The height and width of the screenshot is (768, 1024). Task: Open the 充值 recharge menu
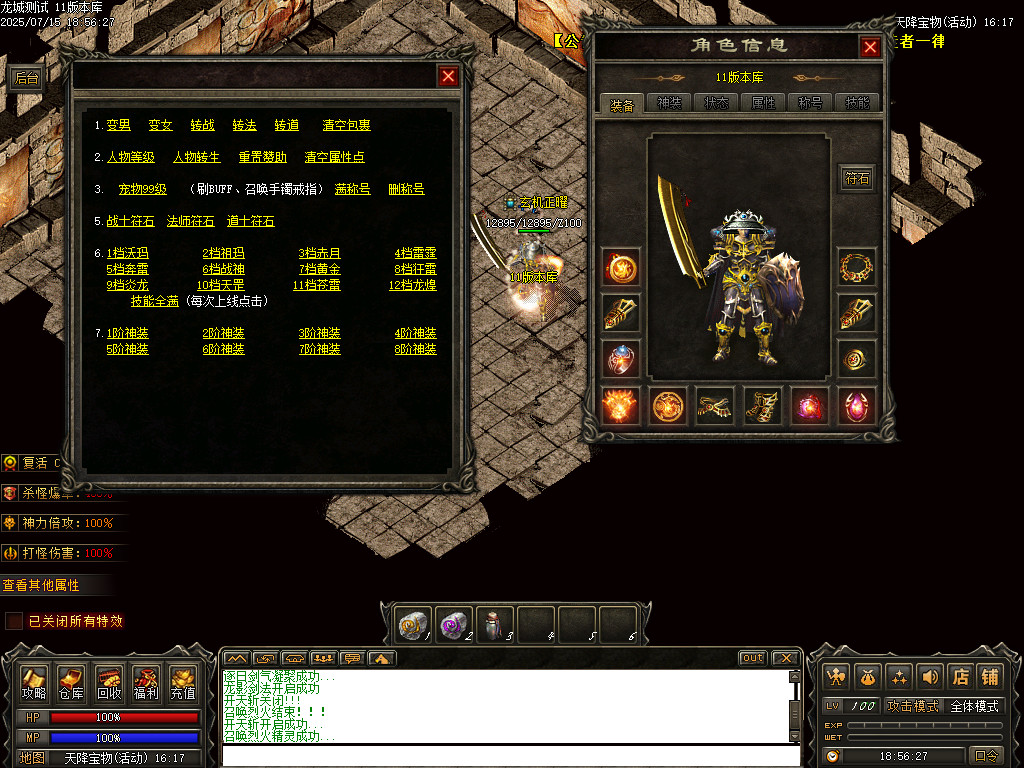tap(183, 685)
